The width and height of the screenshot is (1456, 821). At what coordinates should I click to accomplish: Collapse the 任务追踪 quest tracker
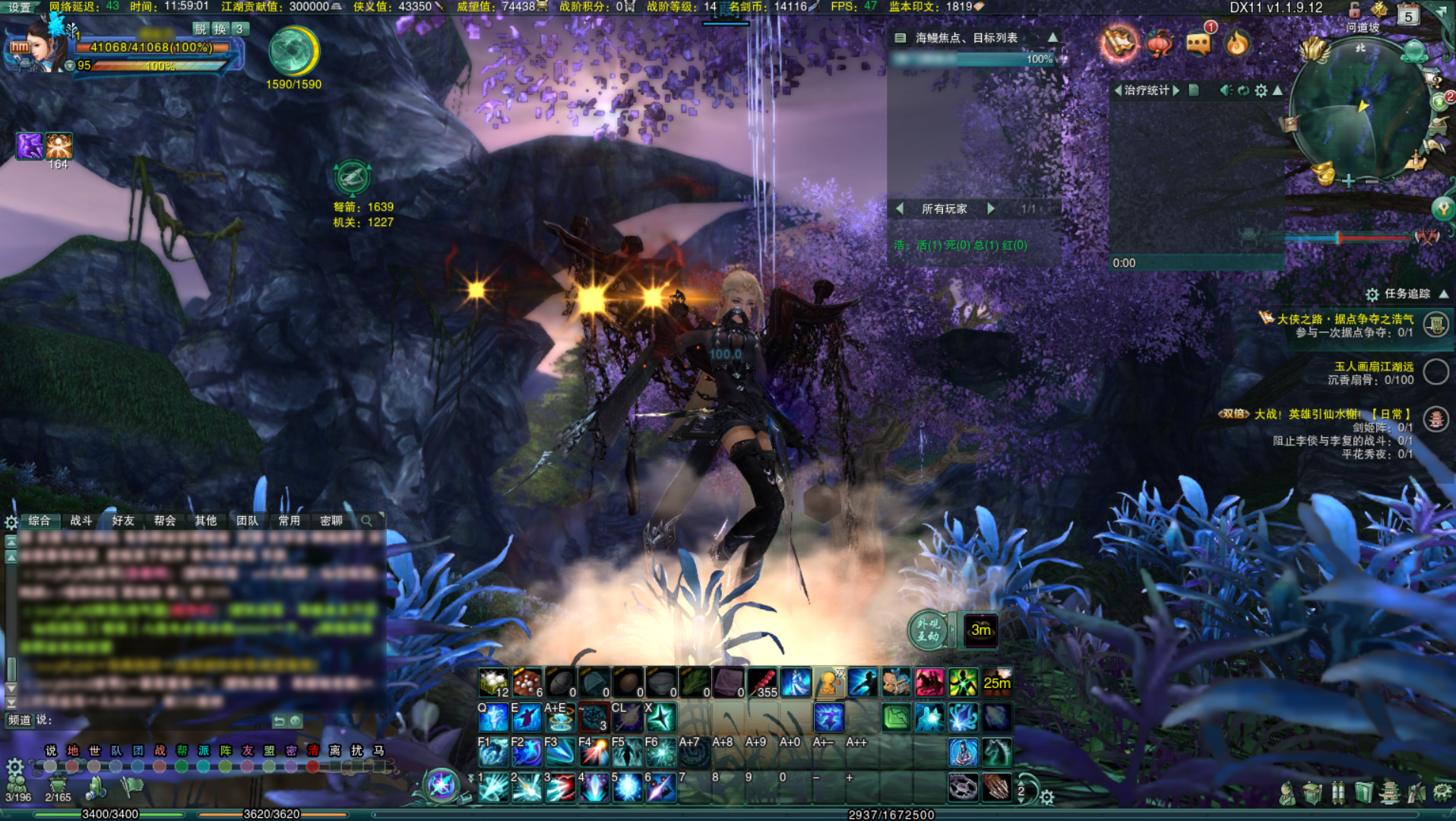pyautogui.click(x=1443, y=293)
